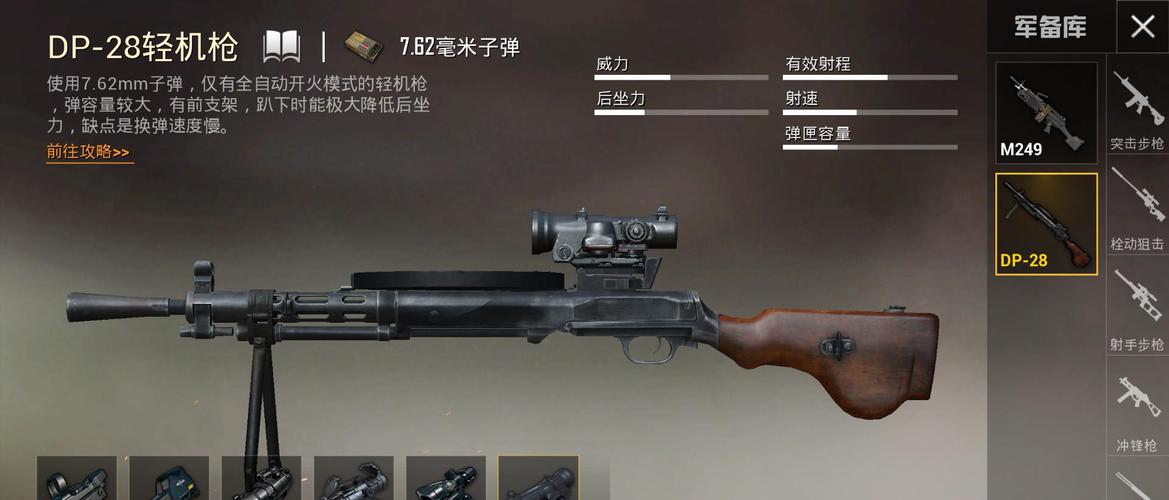Close the armory screen with the X

coord(1142,27)
